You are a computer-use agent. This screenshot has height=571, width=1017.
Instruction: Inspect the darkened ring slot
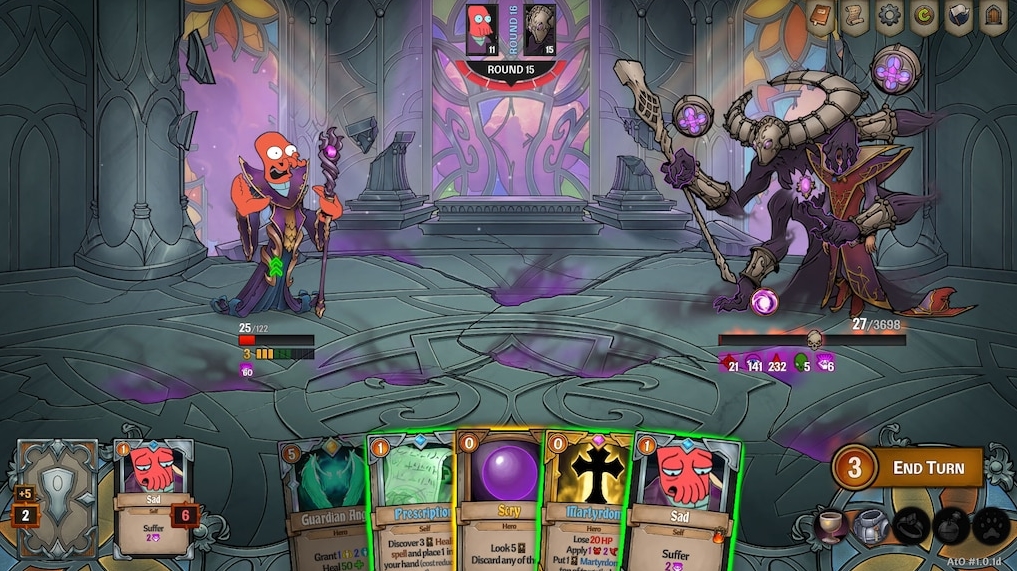click(x=909, y=526)
